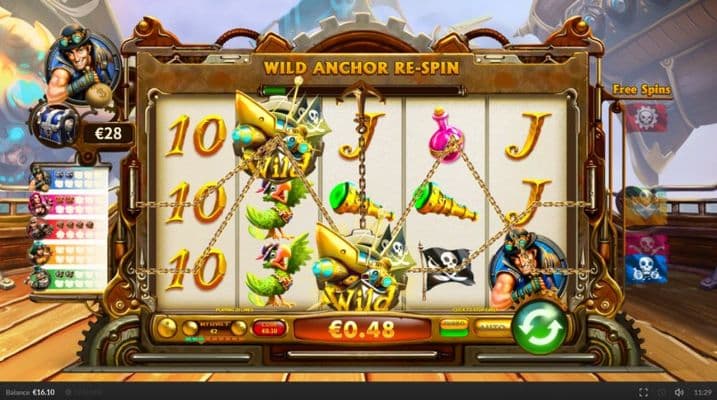Toggle the sound speaker icon
Screen dimensions: 717x400
[x=680, y=392]
